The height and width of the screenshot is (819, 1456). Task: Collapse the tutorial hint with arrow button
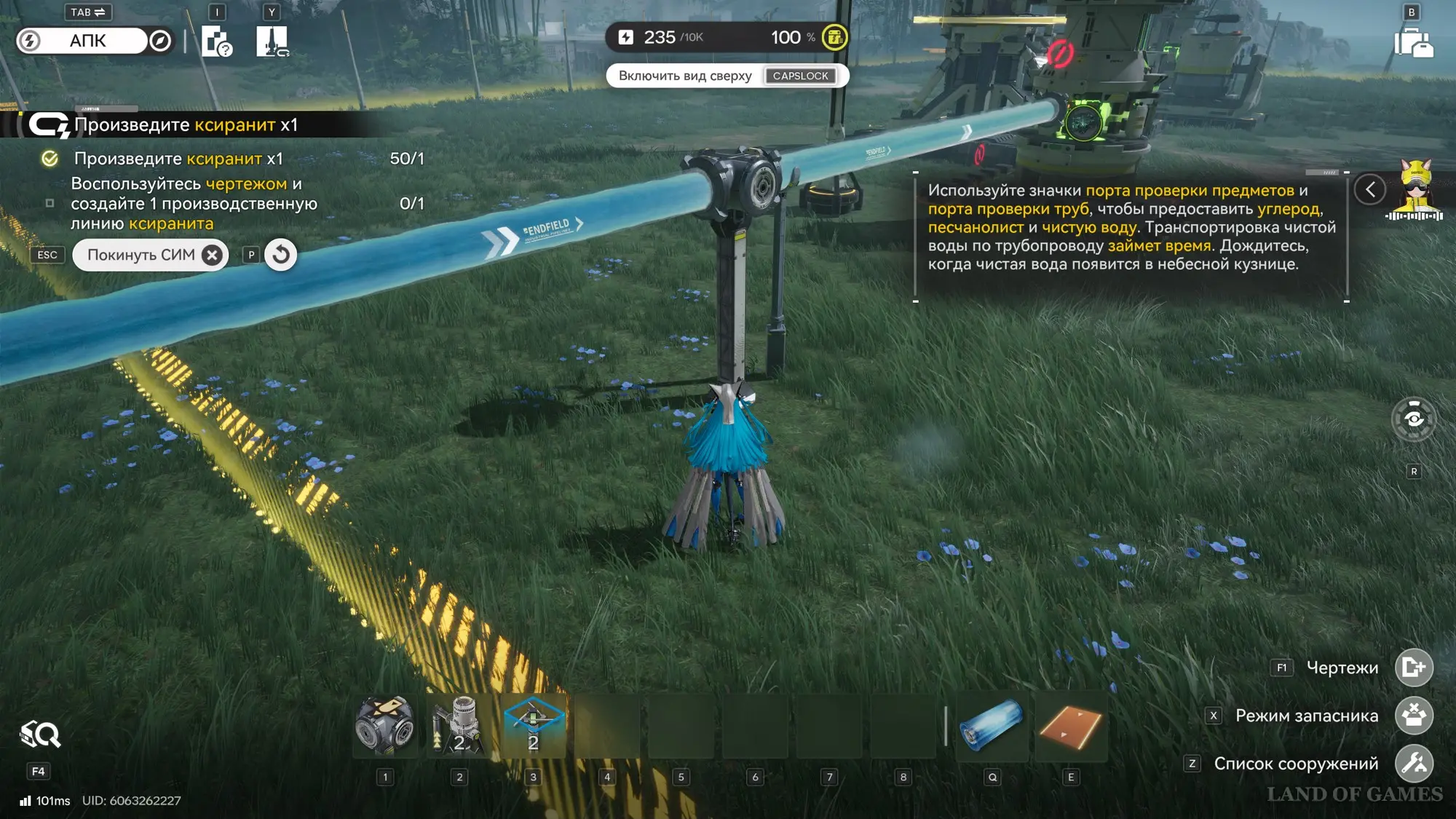pos(1370,190)
